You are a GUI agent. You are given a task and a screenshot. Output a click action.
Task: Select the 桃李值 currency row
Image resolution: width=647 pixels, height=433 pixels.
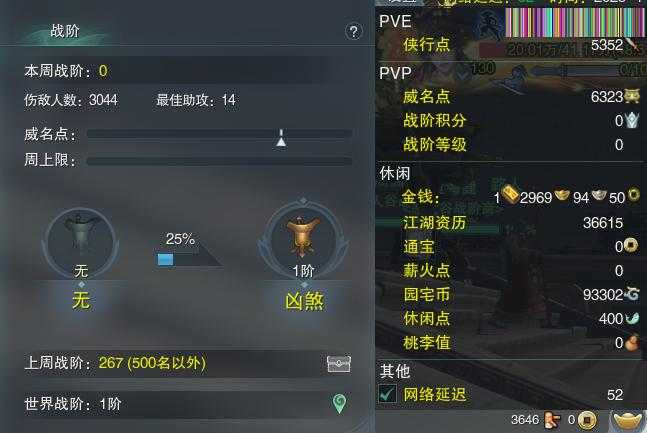(510, 343)
